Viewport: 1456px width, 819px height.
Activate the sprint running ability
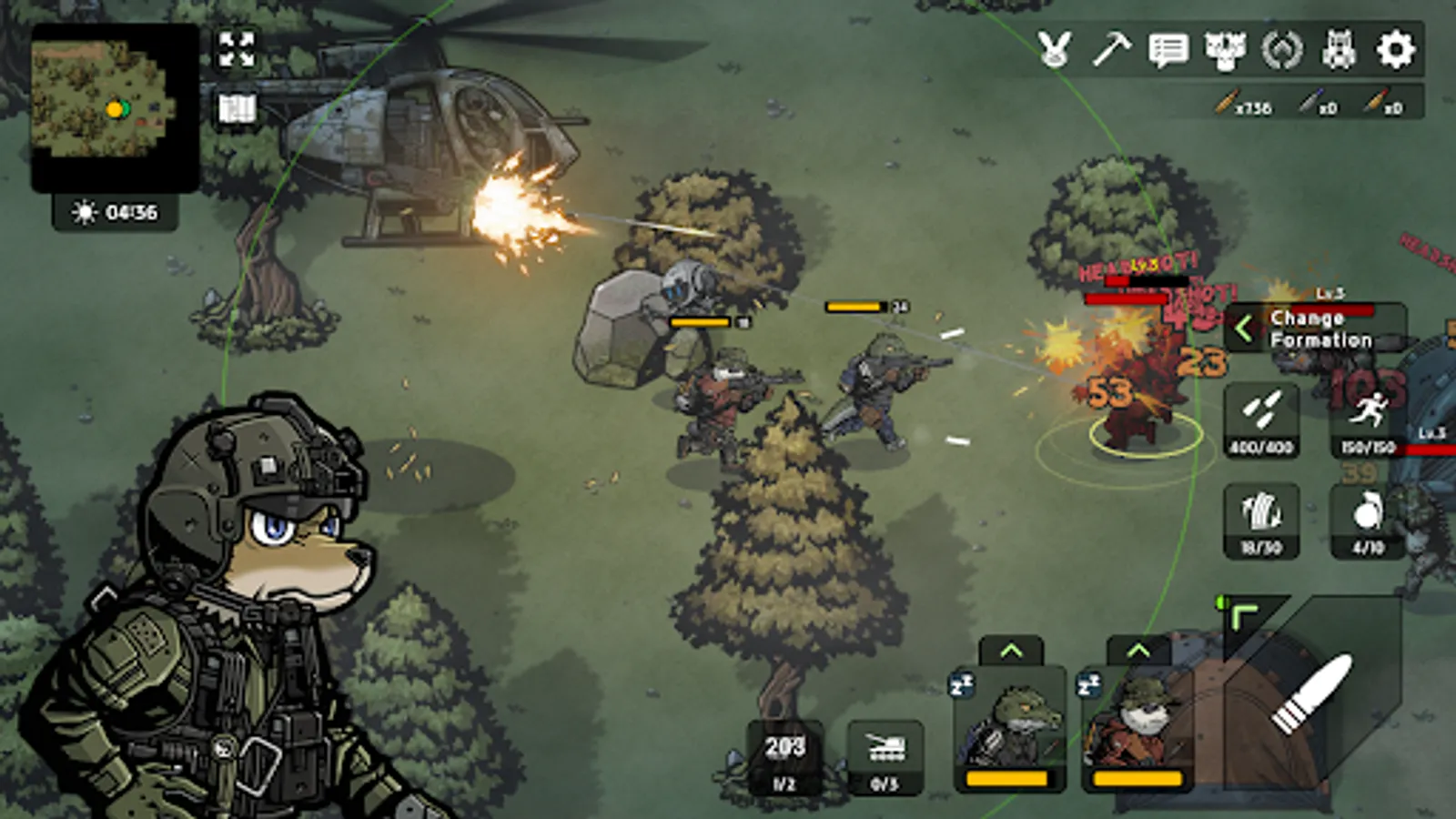point(1368,420)
